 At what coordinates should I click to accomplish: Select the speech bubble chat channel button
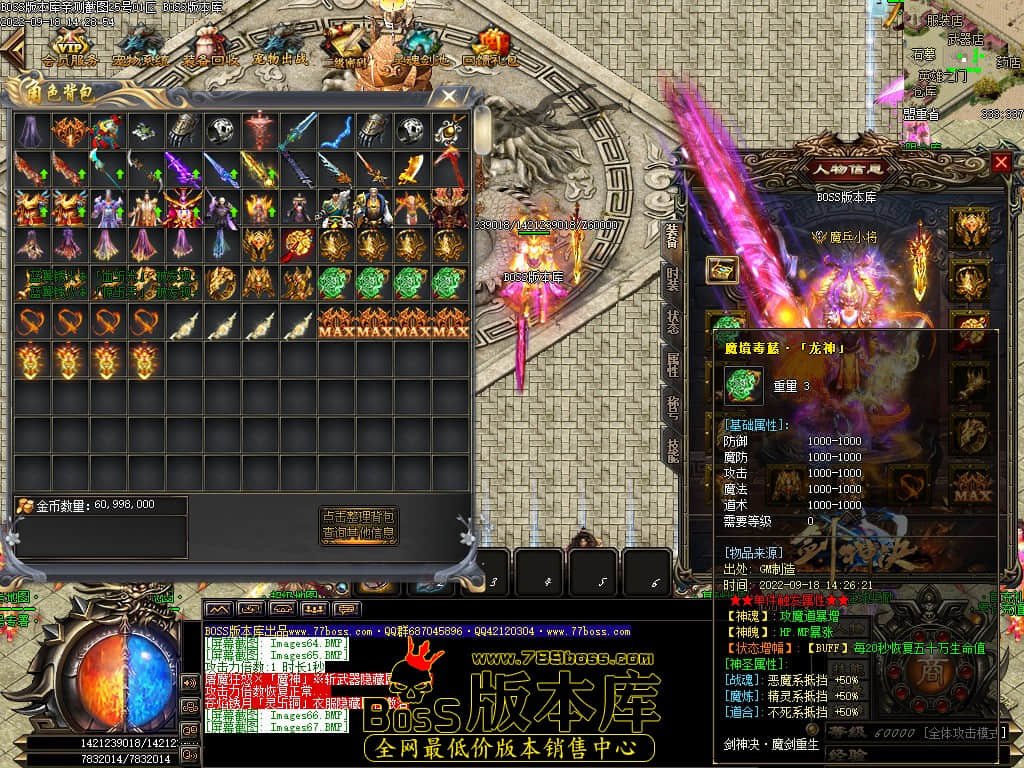348,609
